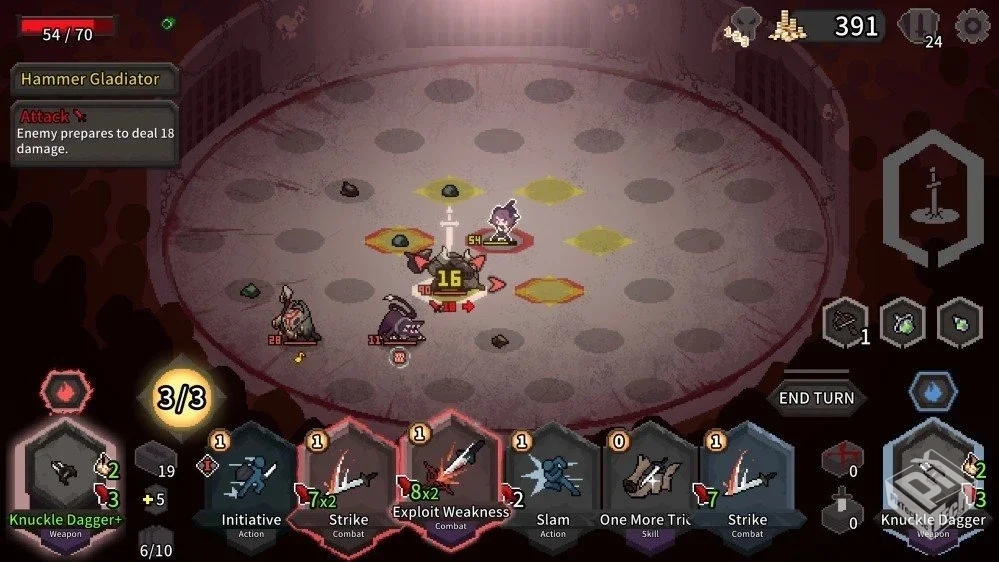Open the deck icon with 24 cards

[x=919, y=27]
